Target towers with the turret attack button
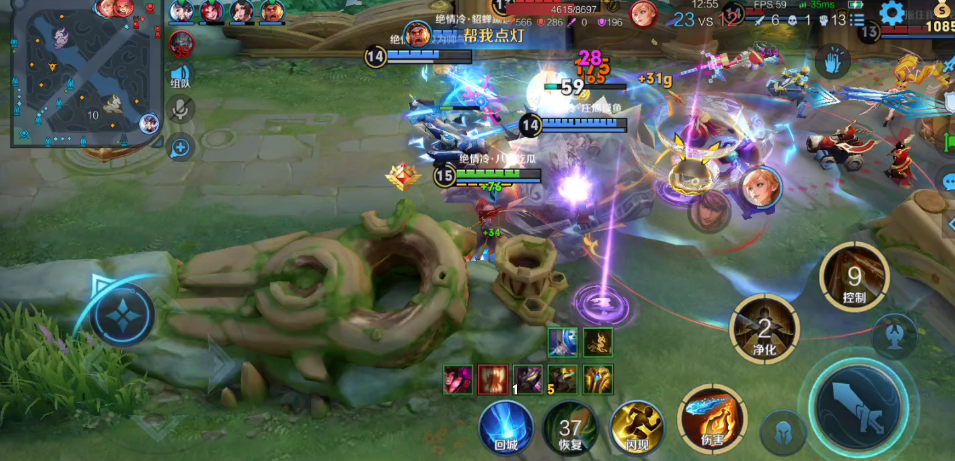Viewport: 955px width, 461px height. coord(894,335)
